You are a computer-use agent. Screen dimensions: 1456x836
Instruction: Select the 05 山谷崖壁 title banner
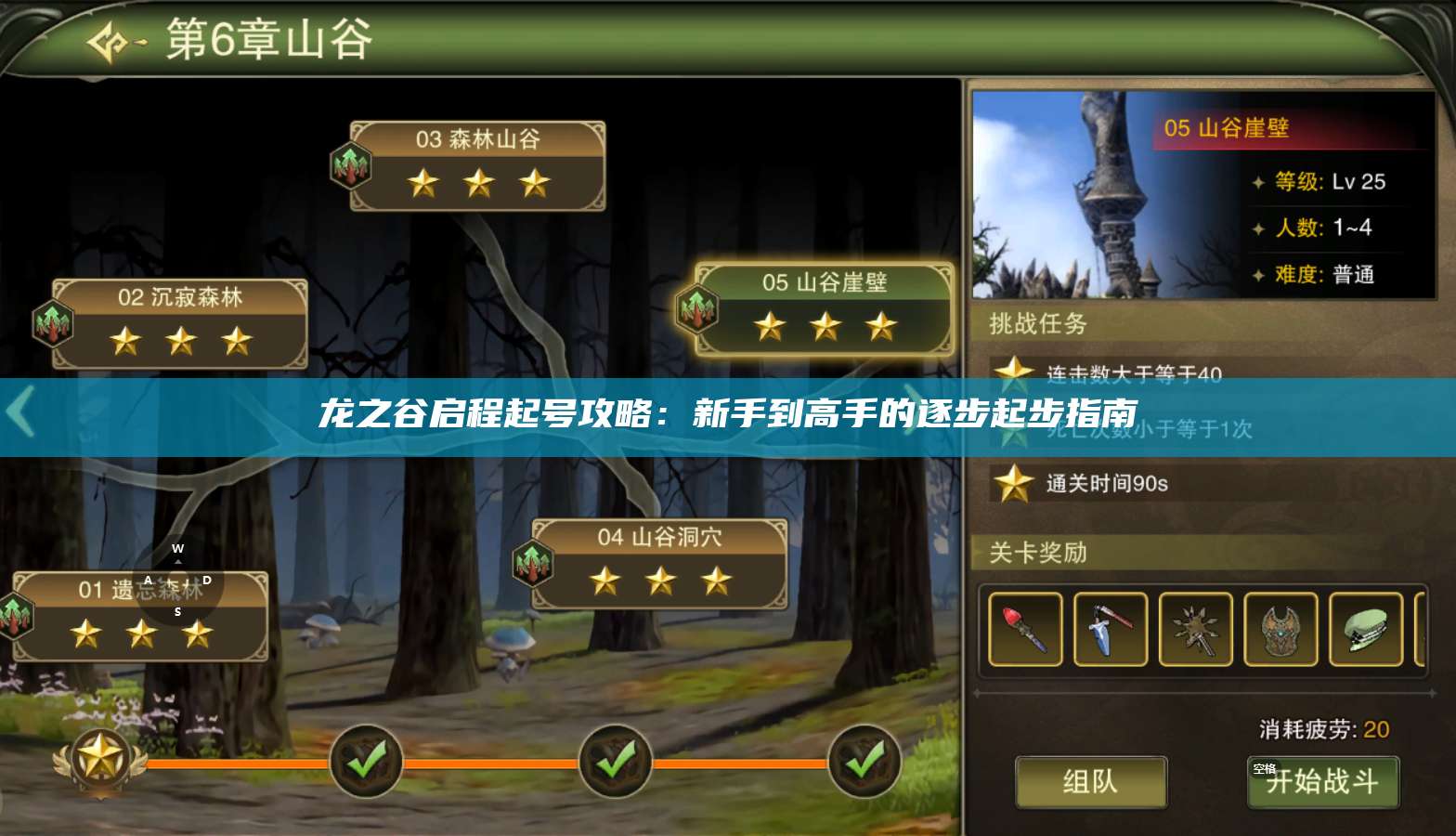1228,129
